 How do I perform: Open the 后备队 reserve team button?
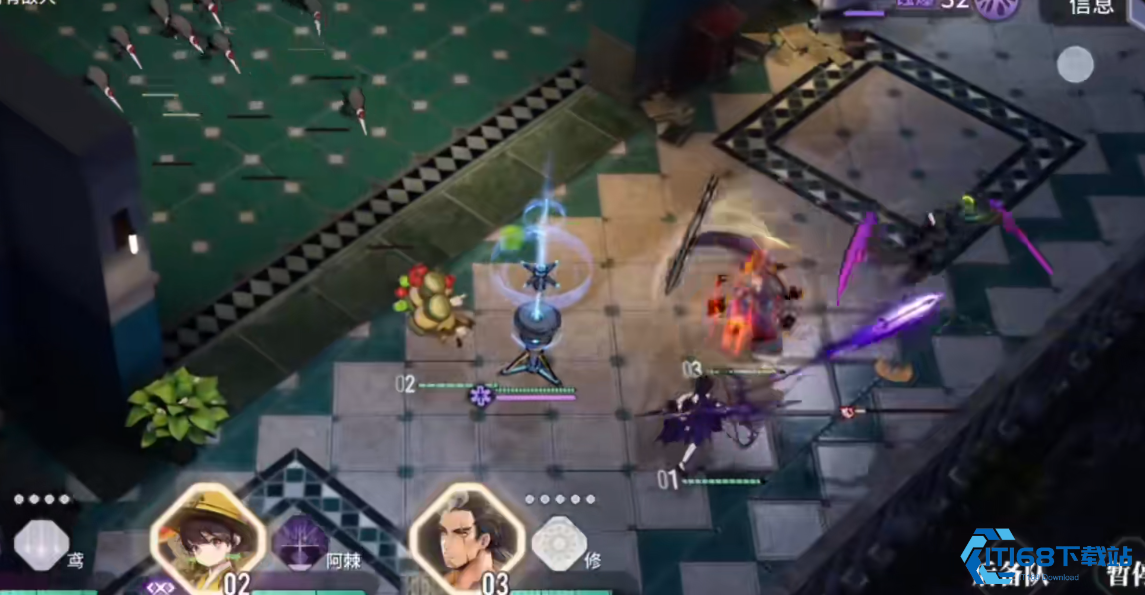1010,573
